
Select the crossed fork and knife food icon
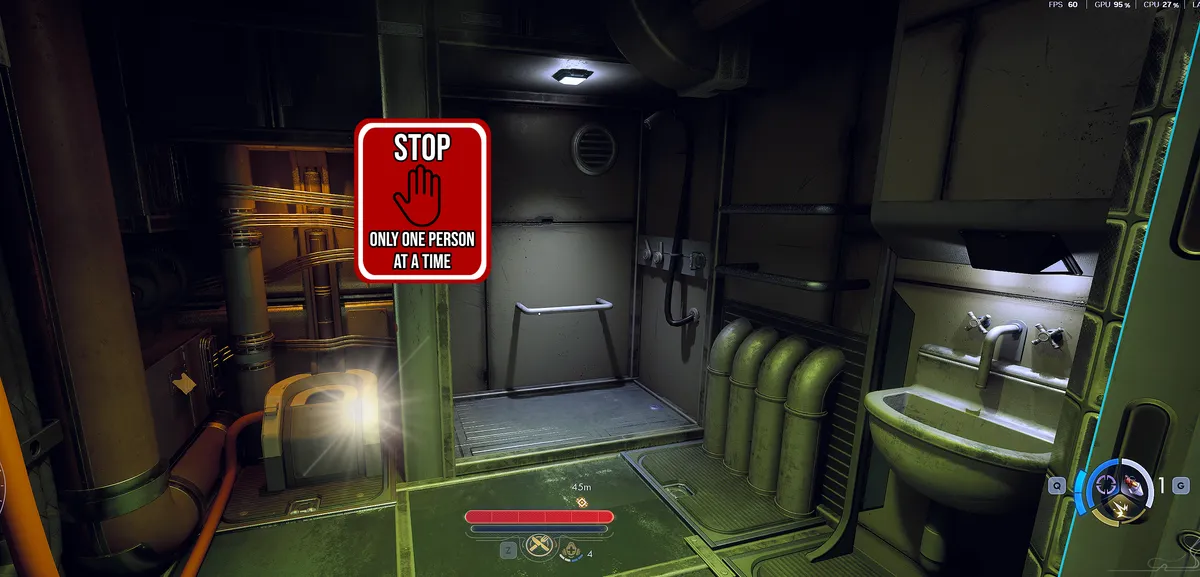tap(541, 546)
